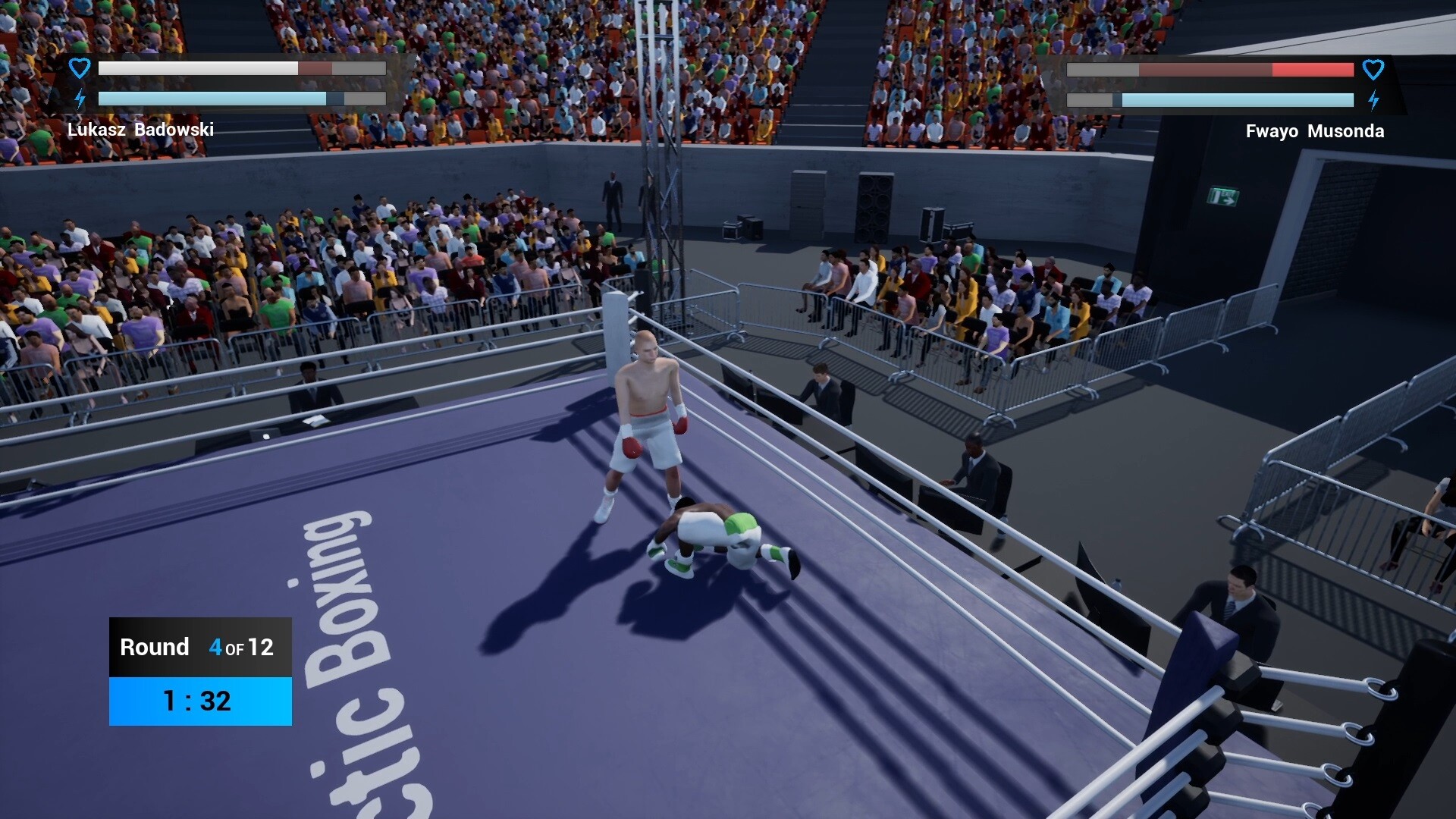Select the name Fwayo Musonda

click(1314, 130)
